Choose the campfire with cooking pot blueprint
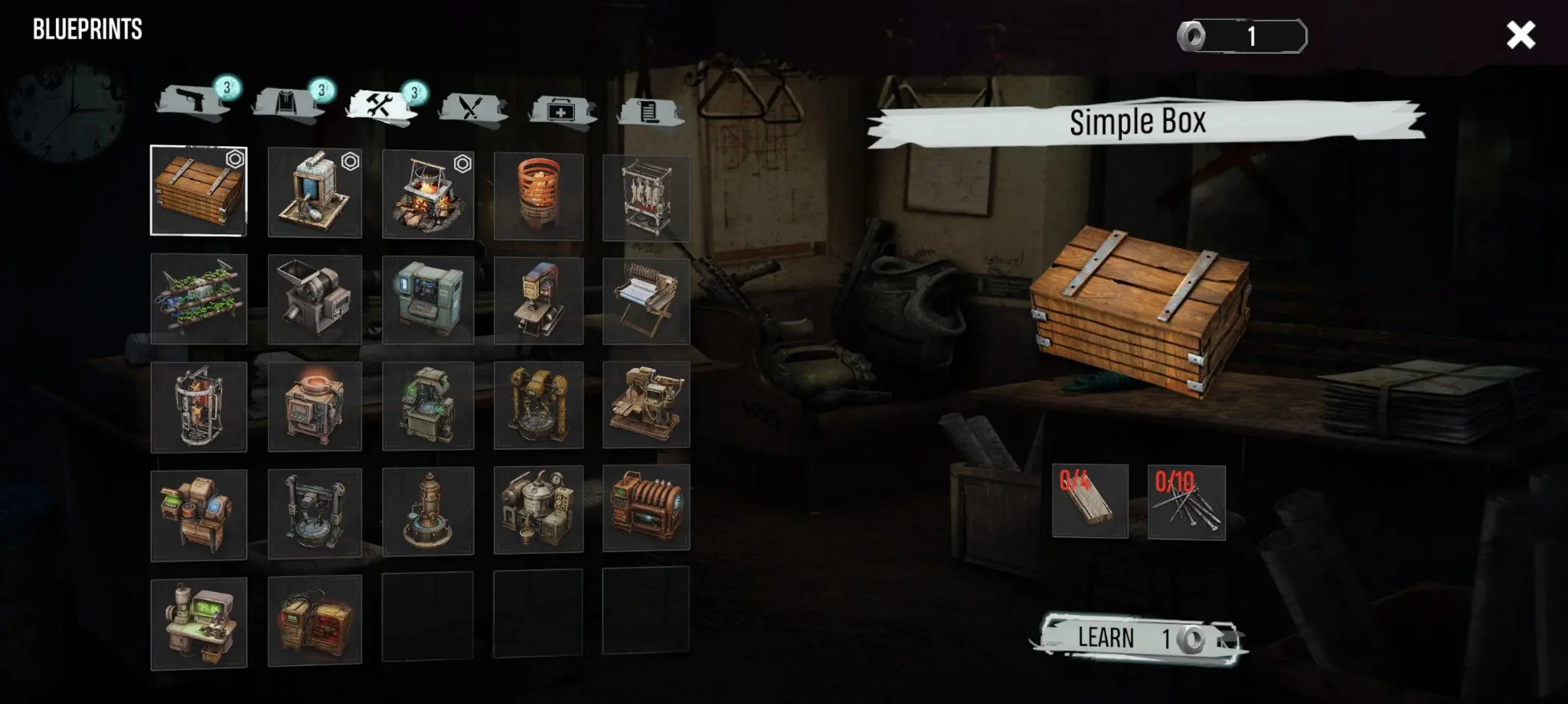 (x=427, y=194)
